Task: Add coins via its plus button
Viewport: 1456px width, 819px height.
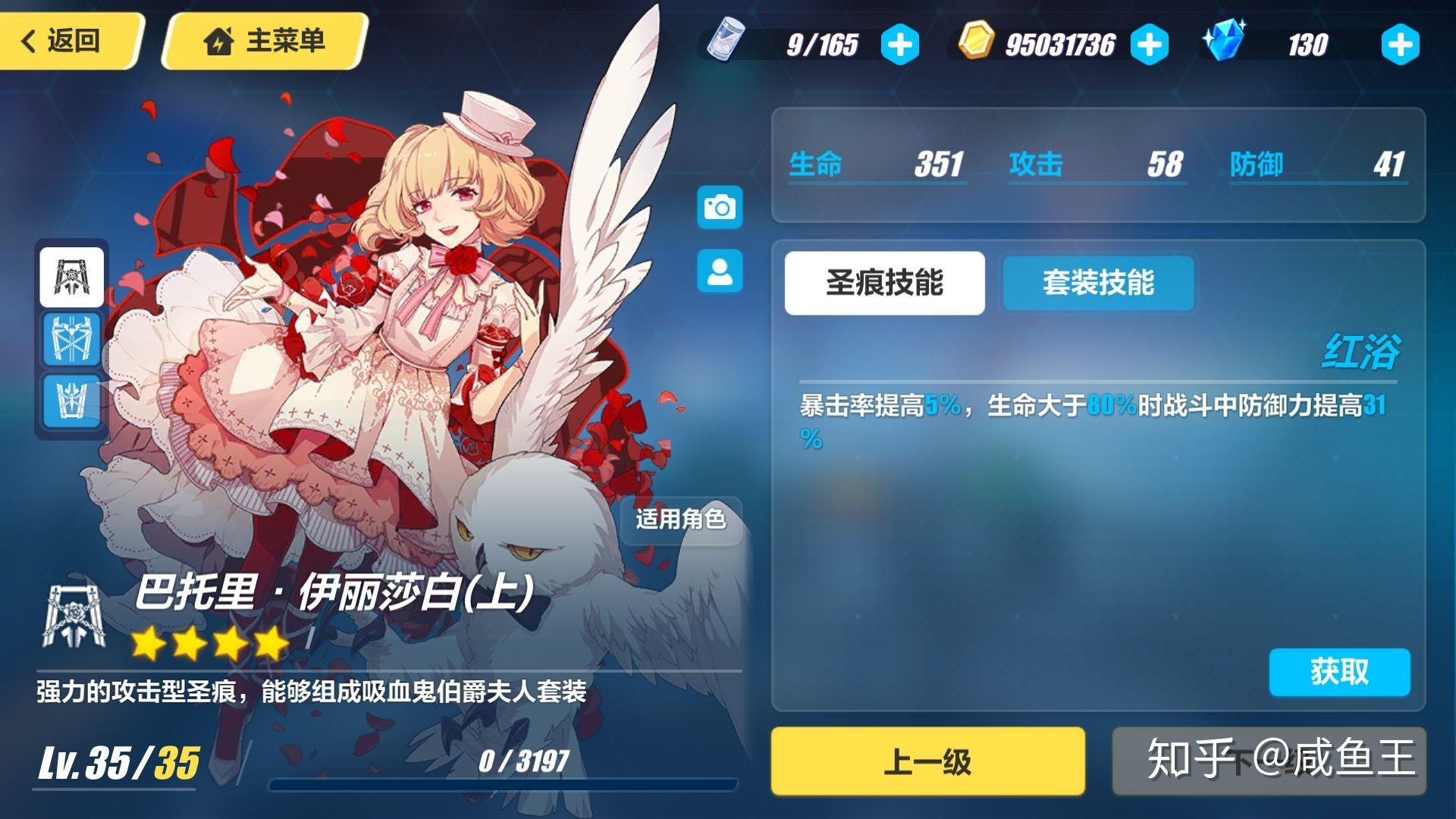Action: click(1150, 44)
